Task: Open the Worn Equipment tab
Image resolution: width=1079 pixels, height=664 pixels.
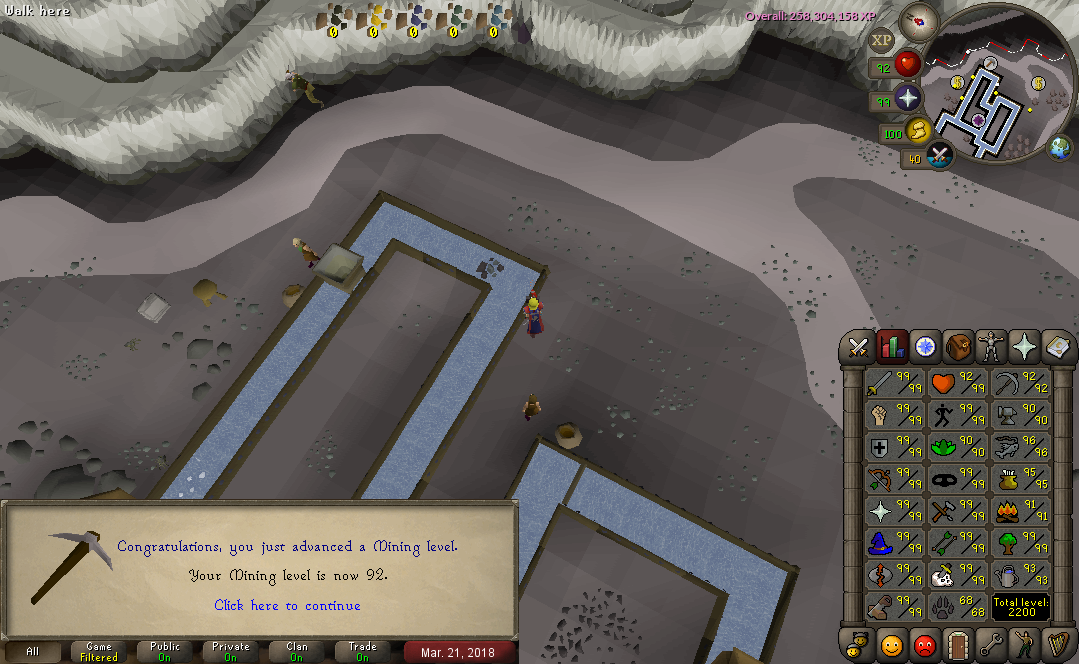Action: pyautogui.click(x=991, y=347)
